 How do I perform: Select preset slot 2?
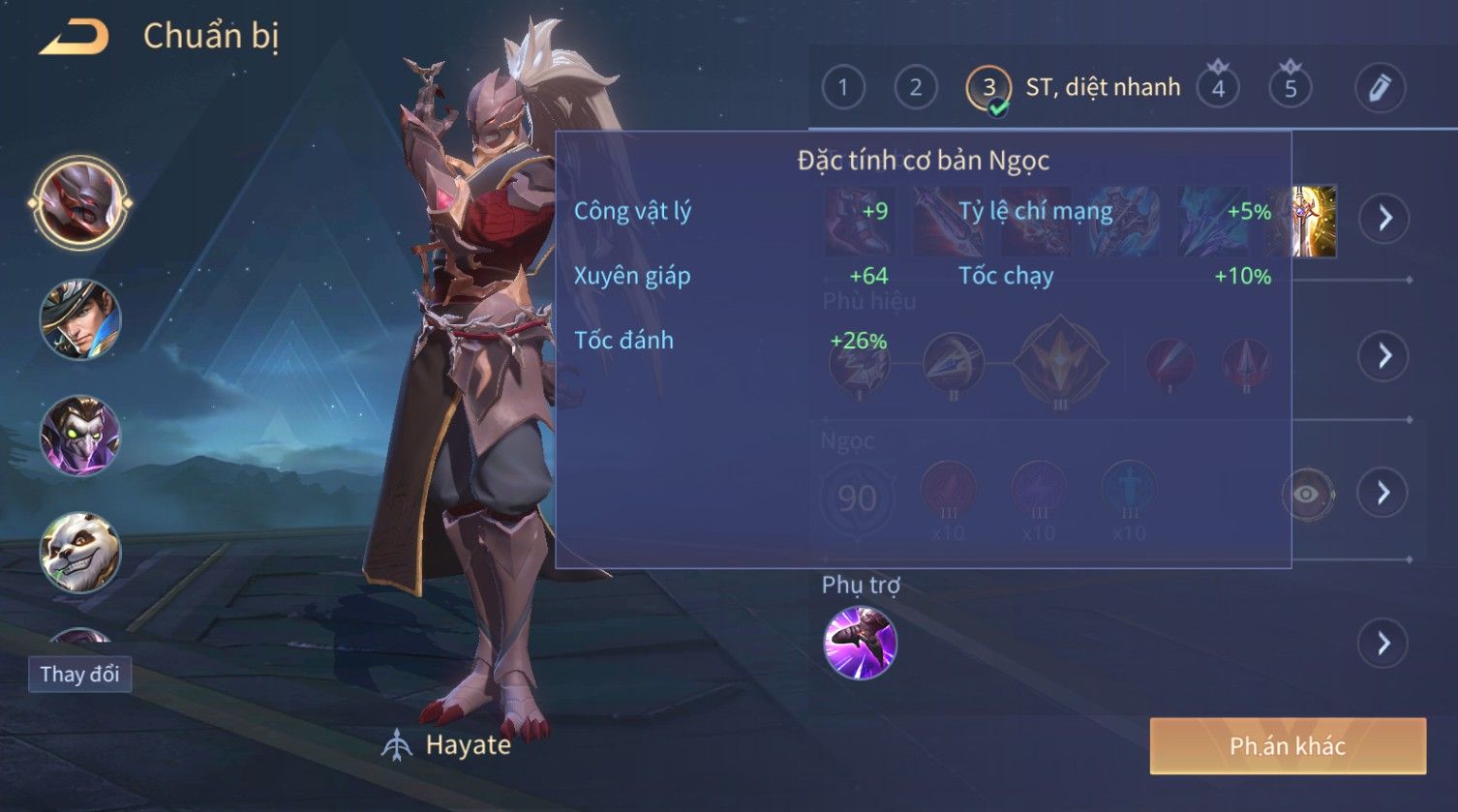point(916,88)
